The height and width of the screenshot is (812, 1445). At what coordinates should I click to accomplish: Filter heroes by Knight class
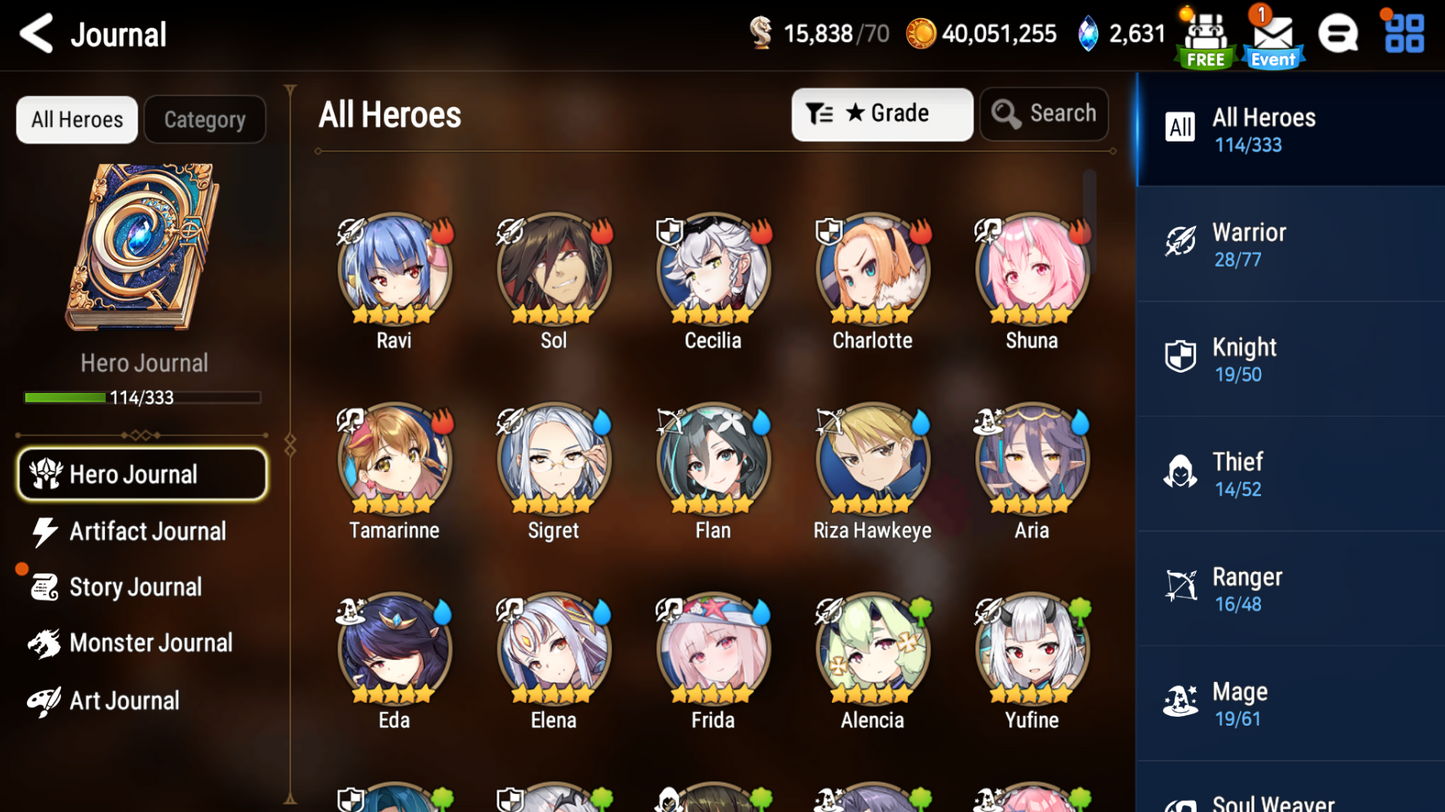(1289, 360)
